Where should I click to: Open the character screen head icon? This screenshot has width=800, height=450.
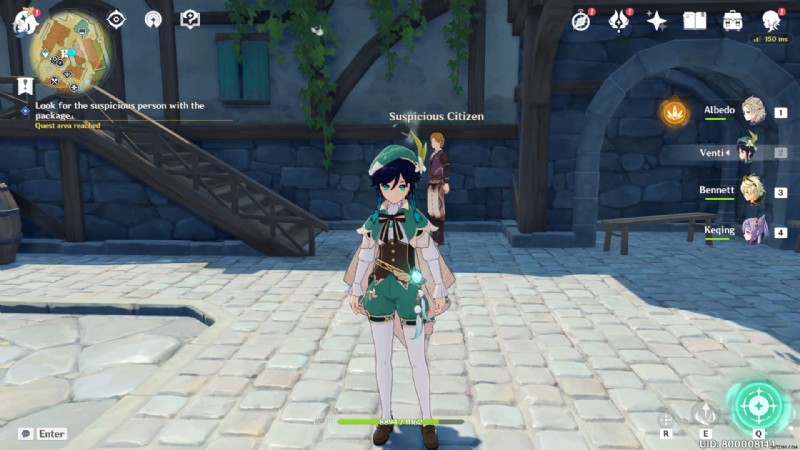(x=771, y=20)
